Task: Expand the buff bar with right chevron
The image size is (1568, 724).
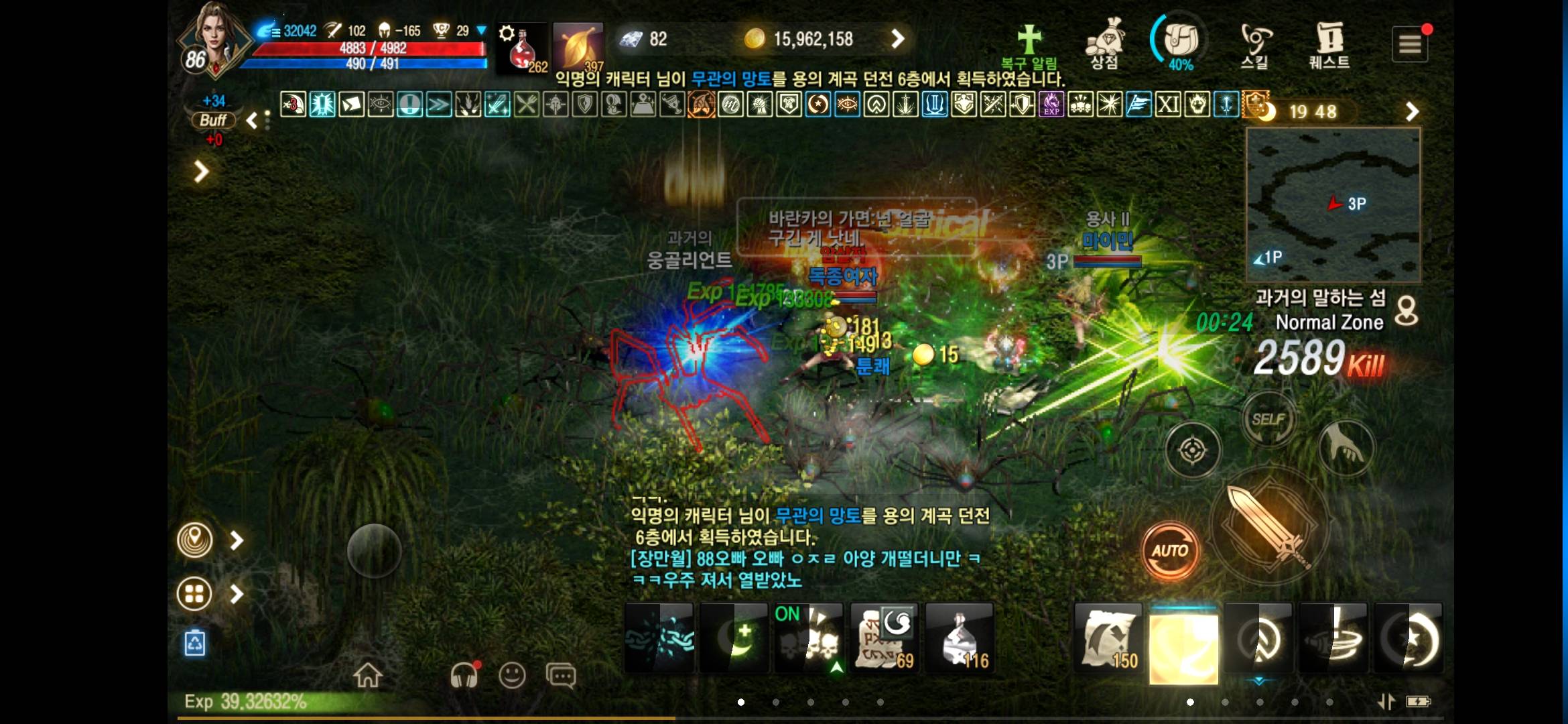Action: tap(1413, 111)
